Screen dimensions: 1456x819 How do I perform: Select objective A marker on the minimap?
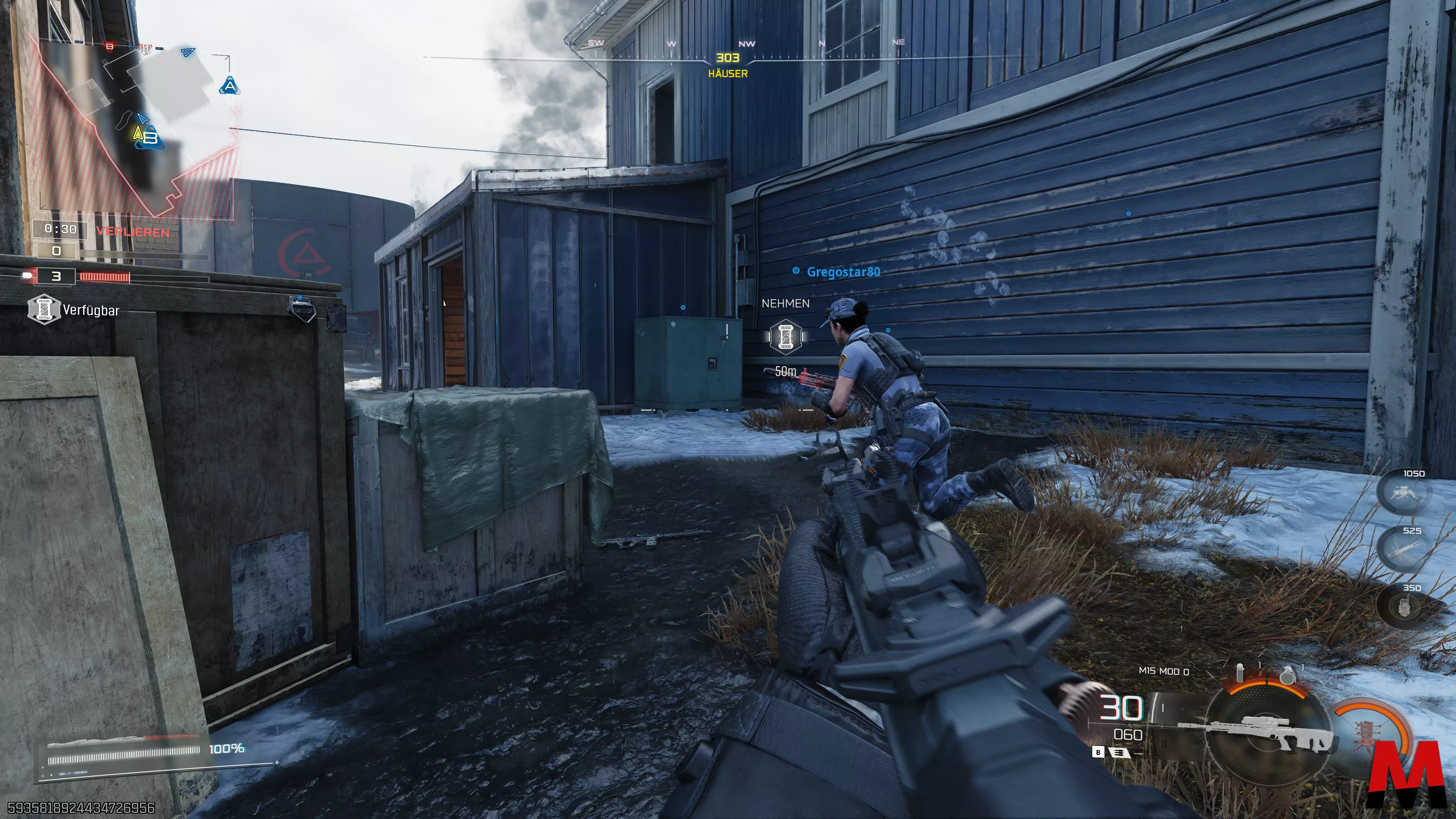pyautogui.click(x=229, y=86)
